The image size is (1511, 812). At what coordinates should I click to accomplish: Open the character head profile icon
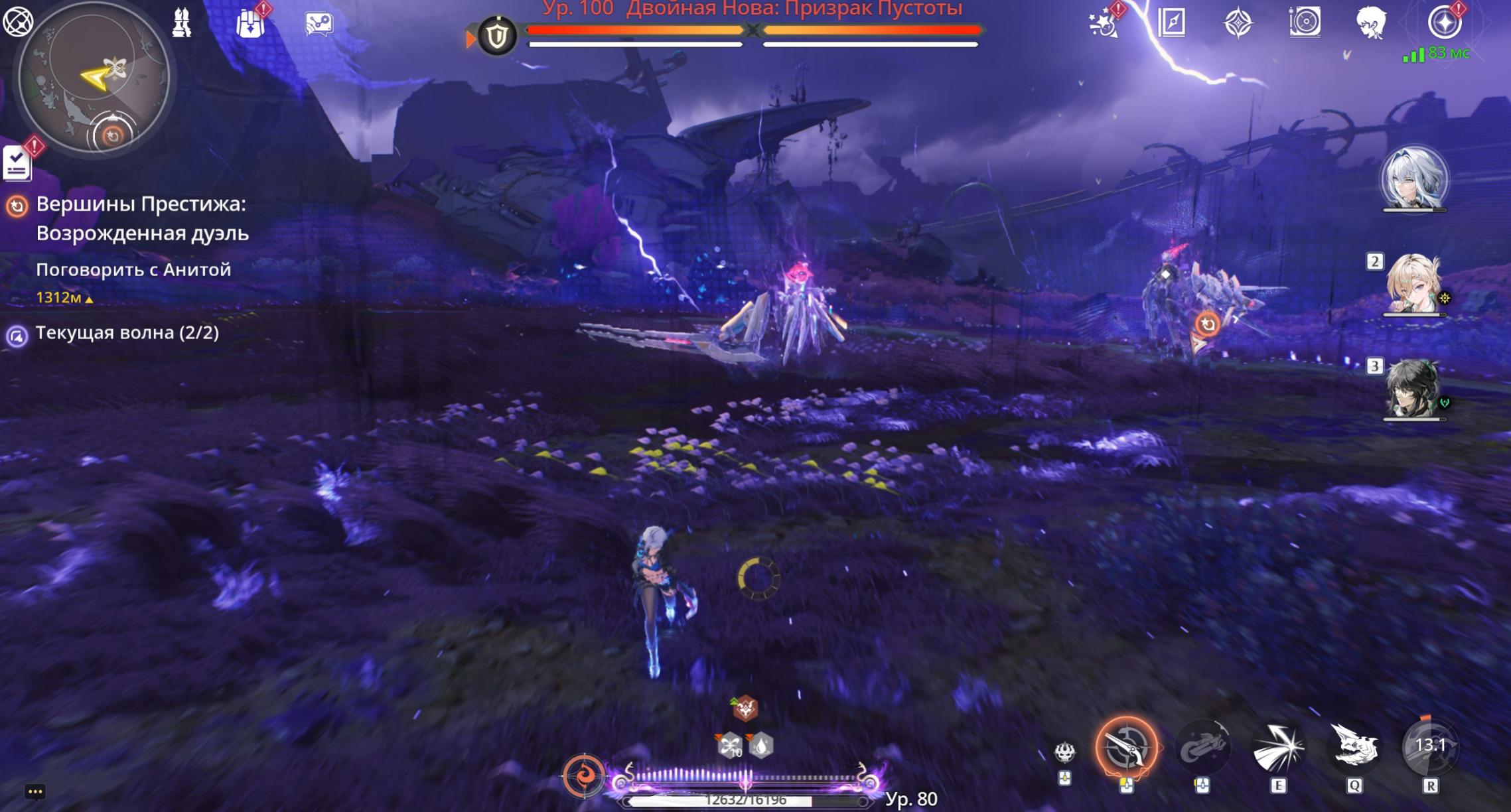click(x=1371, y=23)
